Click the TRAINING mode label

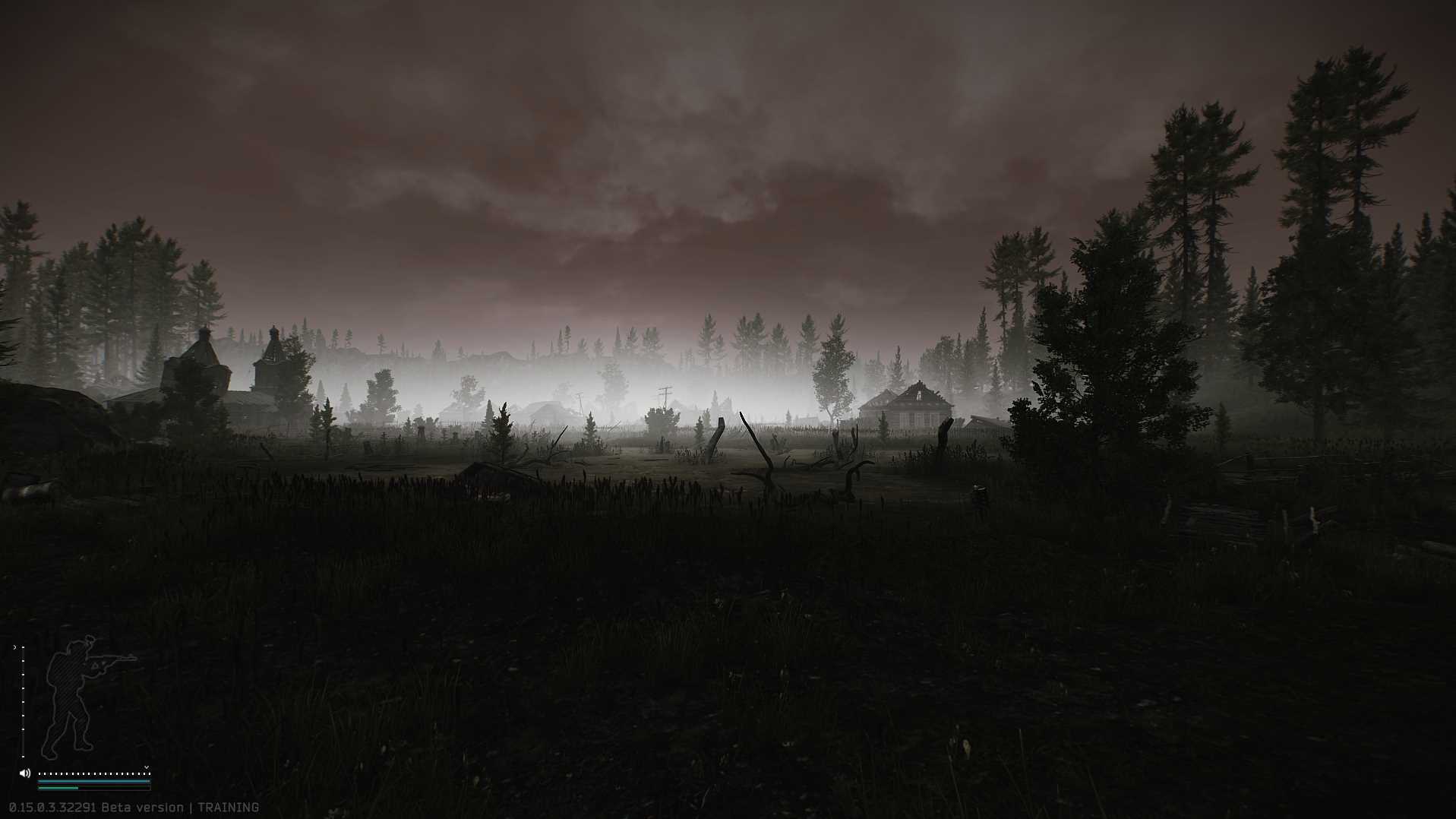(x=228, y=807)
